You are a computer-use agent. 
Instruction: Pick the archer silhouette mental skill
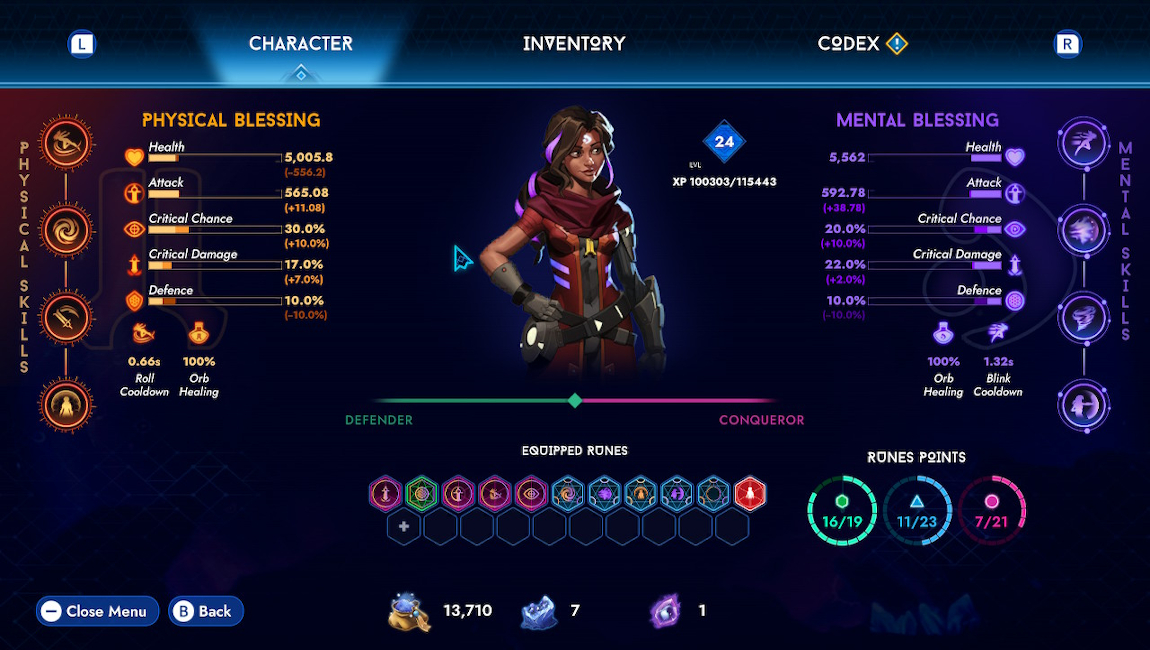[x=1085, y=405]
